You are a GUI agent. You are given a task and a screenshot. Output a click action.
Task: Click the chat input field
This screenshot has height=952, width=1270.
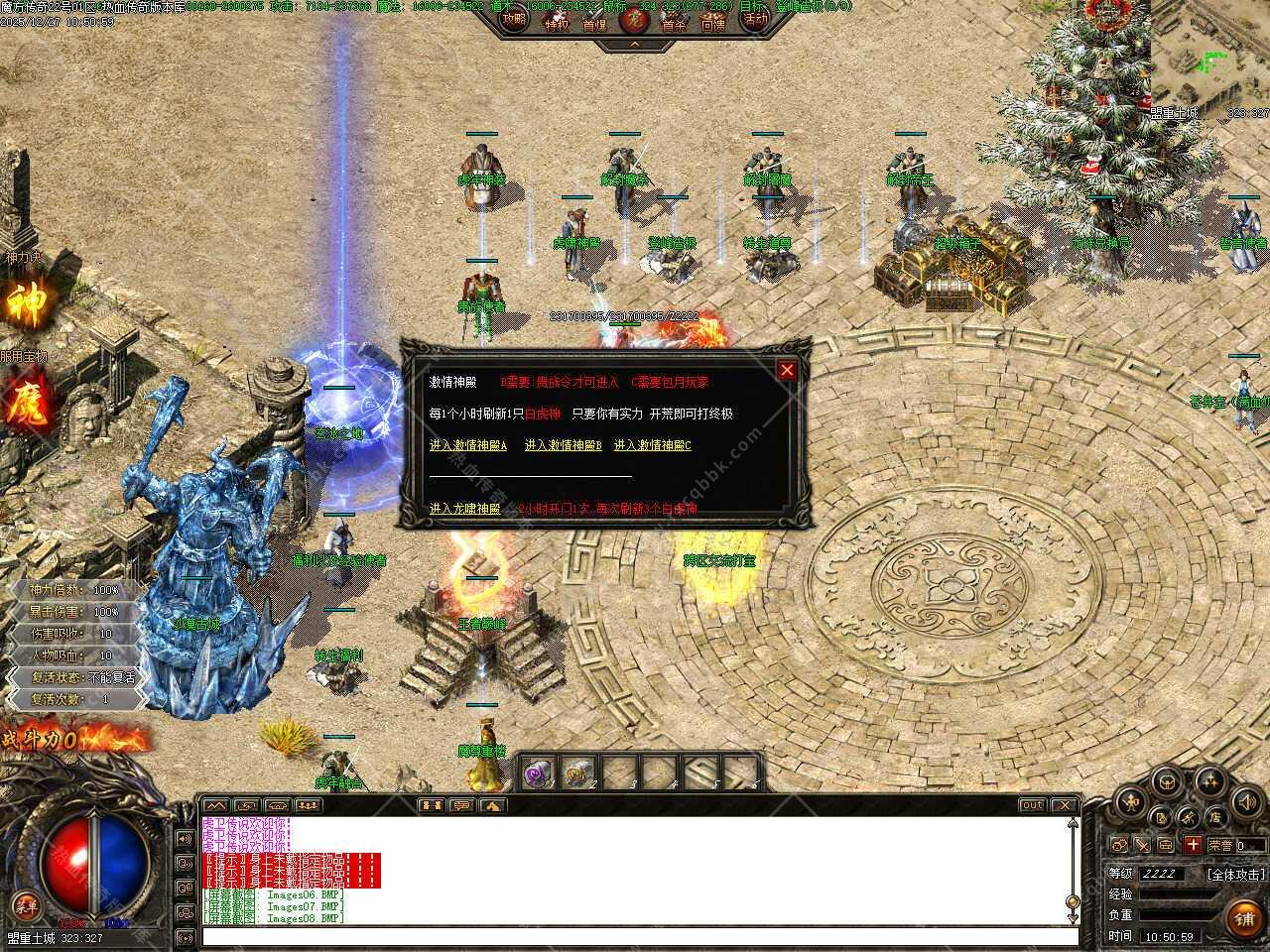635,936
